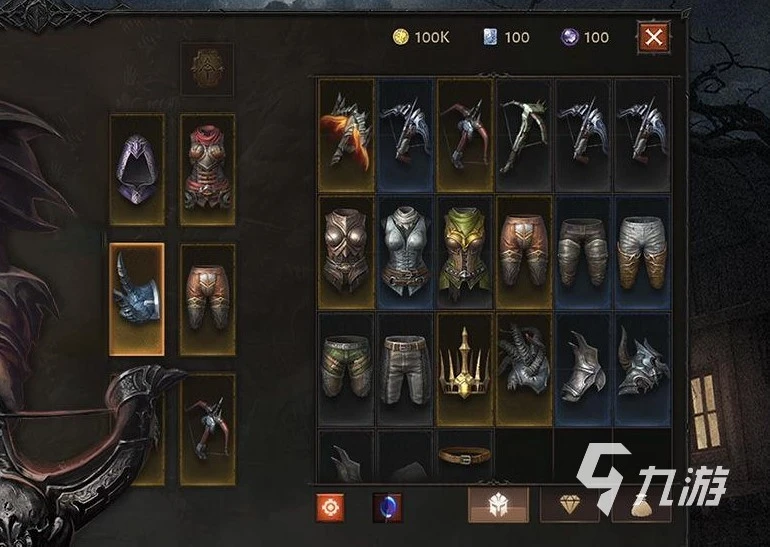Click the equipped blue gauntlet slot

pyautogui.click(x=136, y=298)
